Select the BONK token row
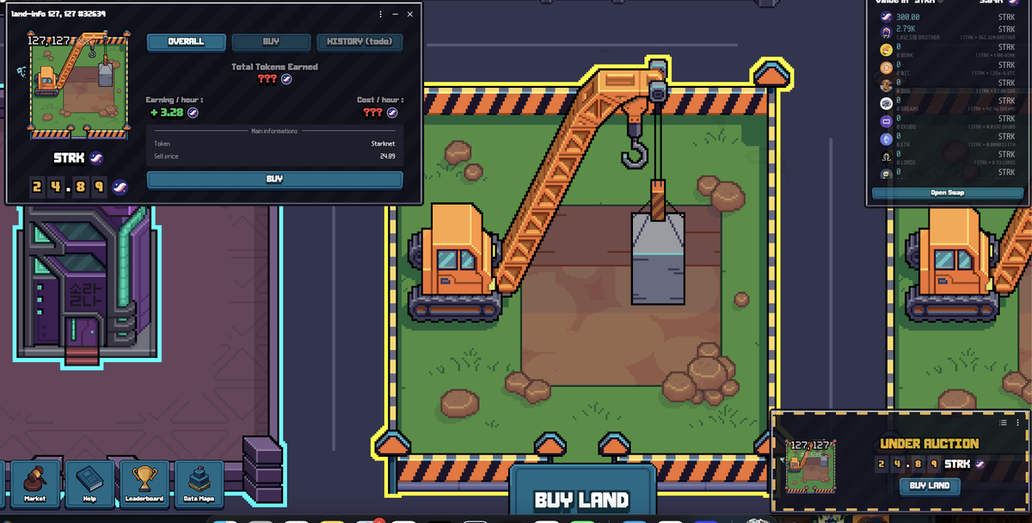Image resolution: width=1032 pixels, height=523 pixels. pos(947,50)
